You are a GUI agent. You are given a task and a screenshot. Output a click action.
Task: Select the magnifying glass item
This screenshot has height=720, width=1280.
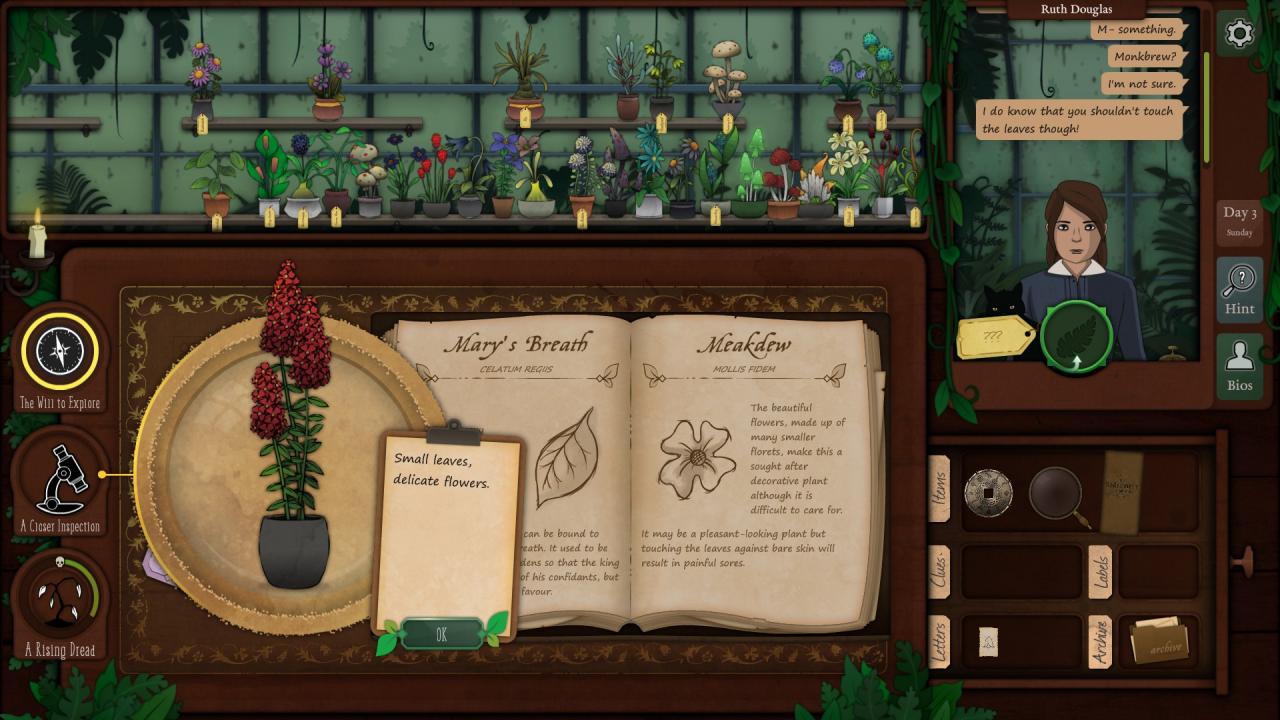1057,493
